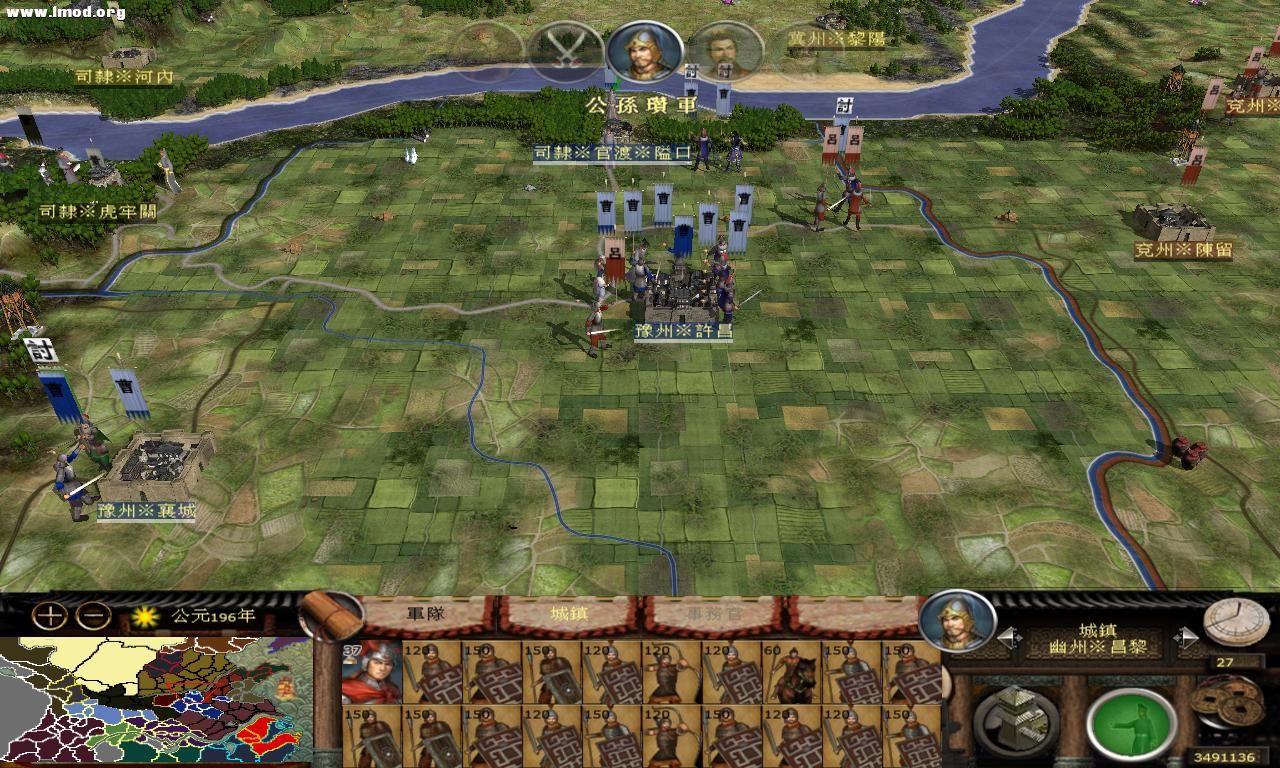The width and height of the screenshot is (1280, 768).
Task: Click the sun season indicator icon
Action: (146, 619)
